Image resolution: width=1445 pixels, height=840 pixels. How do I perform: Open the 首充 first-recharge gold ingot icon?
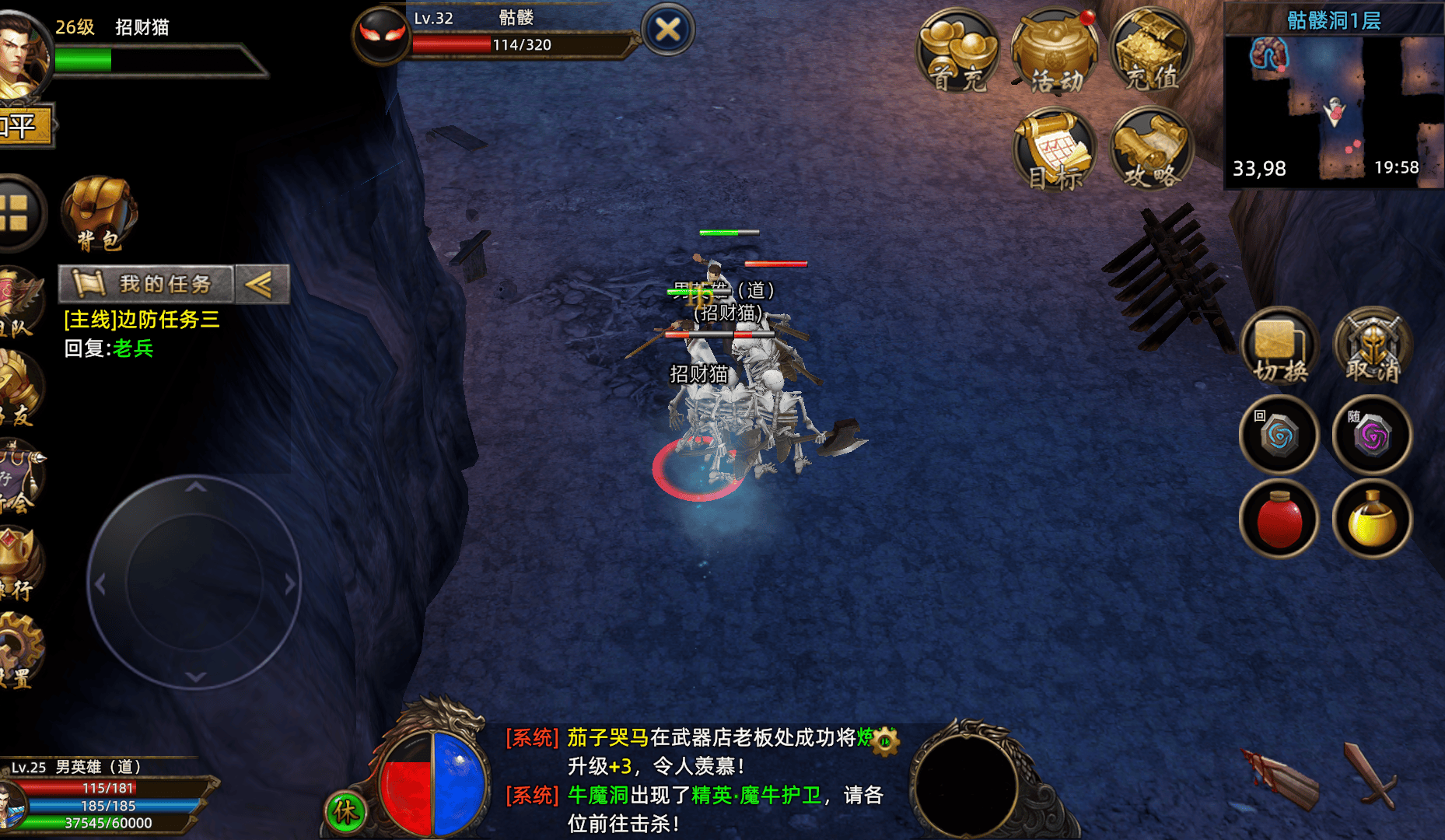[x=958, y=51]
